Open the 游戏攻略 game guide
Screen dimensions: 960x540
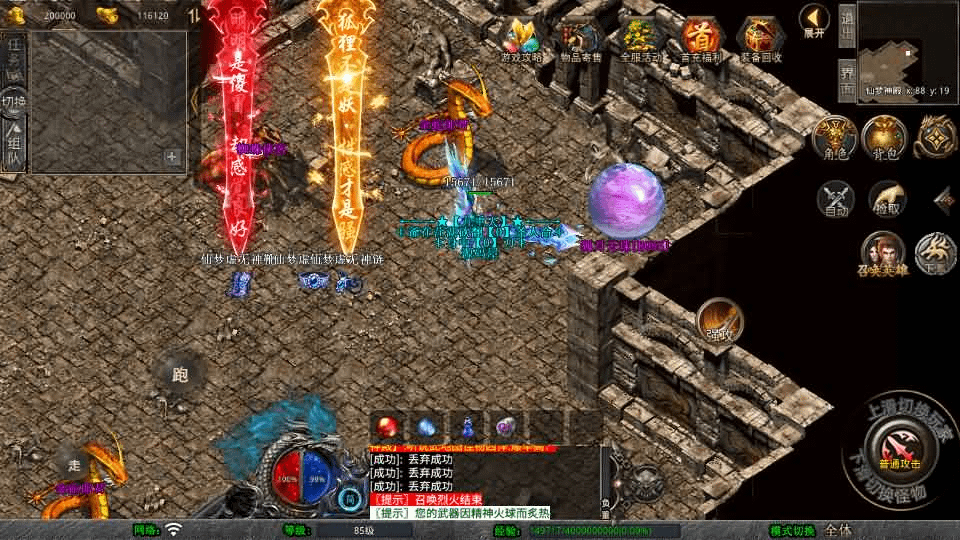tap(526, 40)
